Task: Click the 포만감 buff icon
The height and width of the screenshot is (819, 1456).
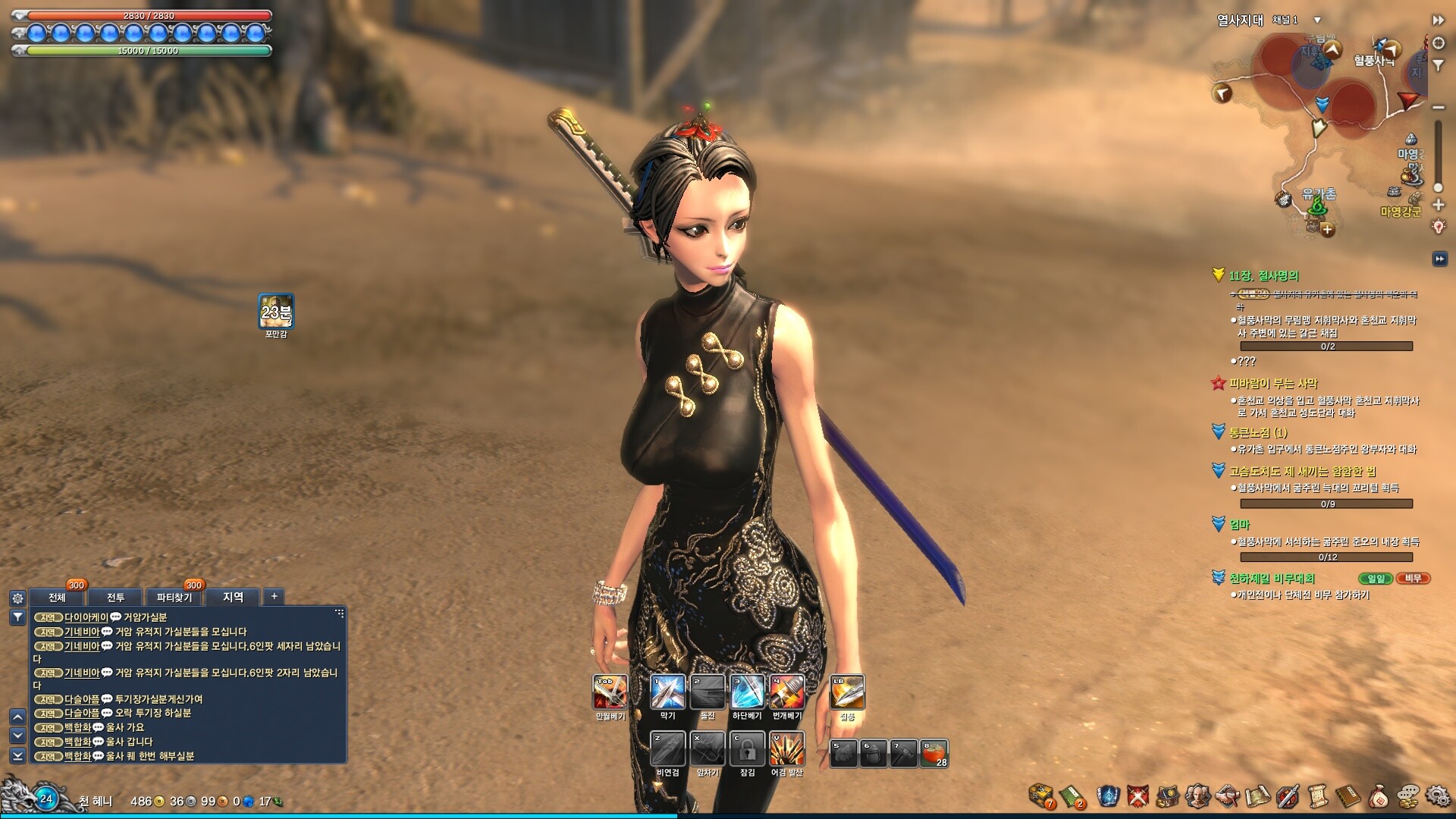Action: tap(275, 312)
